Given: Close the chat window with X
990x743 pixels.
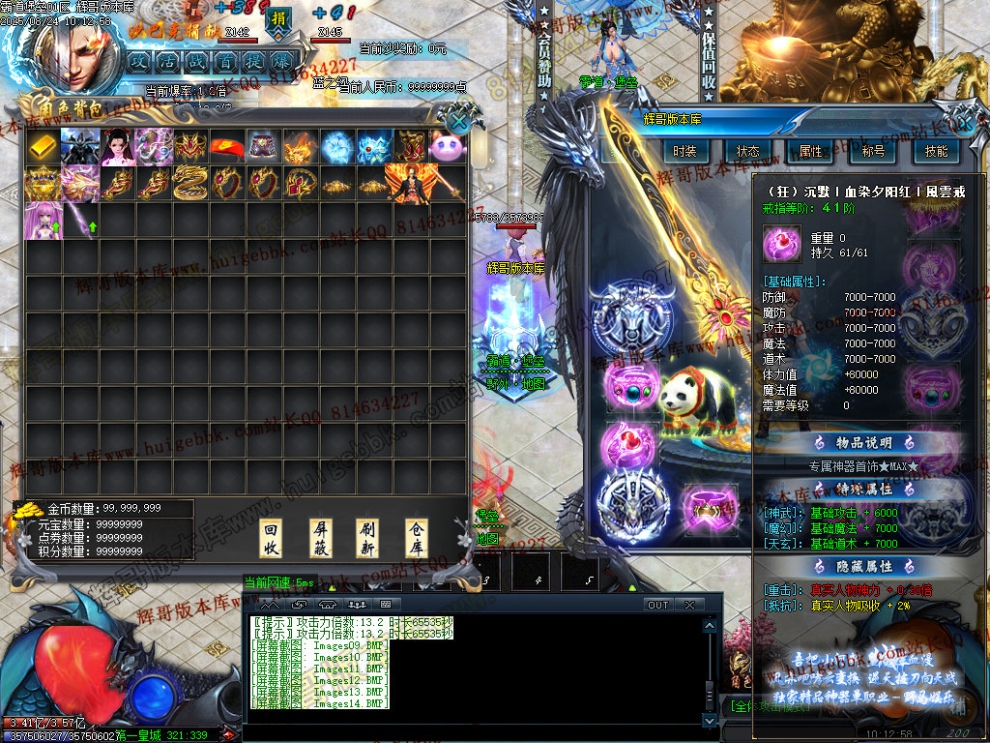Looking at the screenshot, I should tap(688, 605).
